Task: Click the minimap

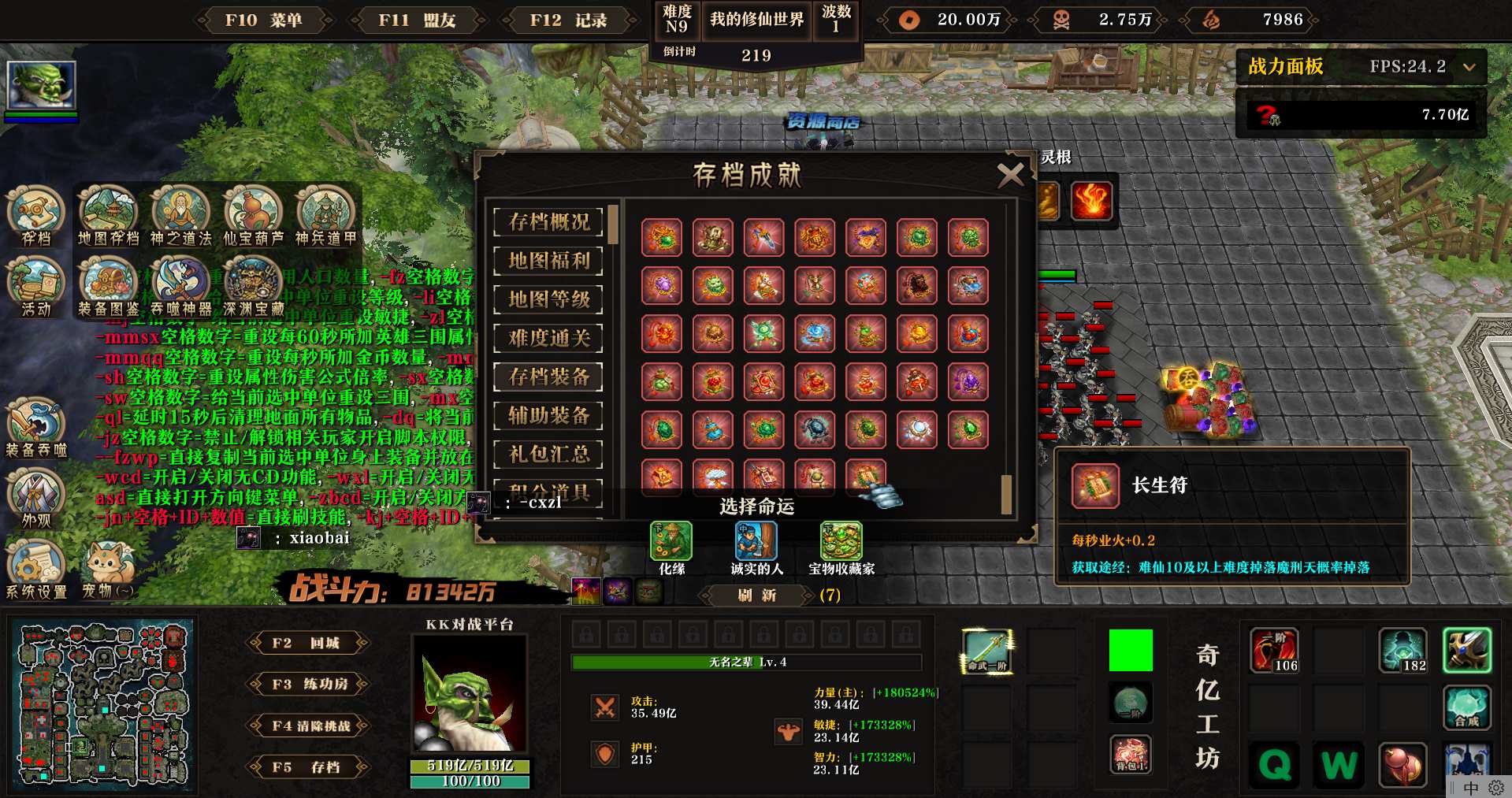Action: tap(102, 705)
